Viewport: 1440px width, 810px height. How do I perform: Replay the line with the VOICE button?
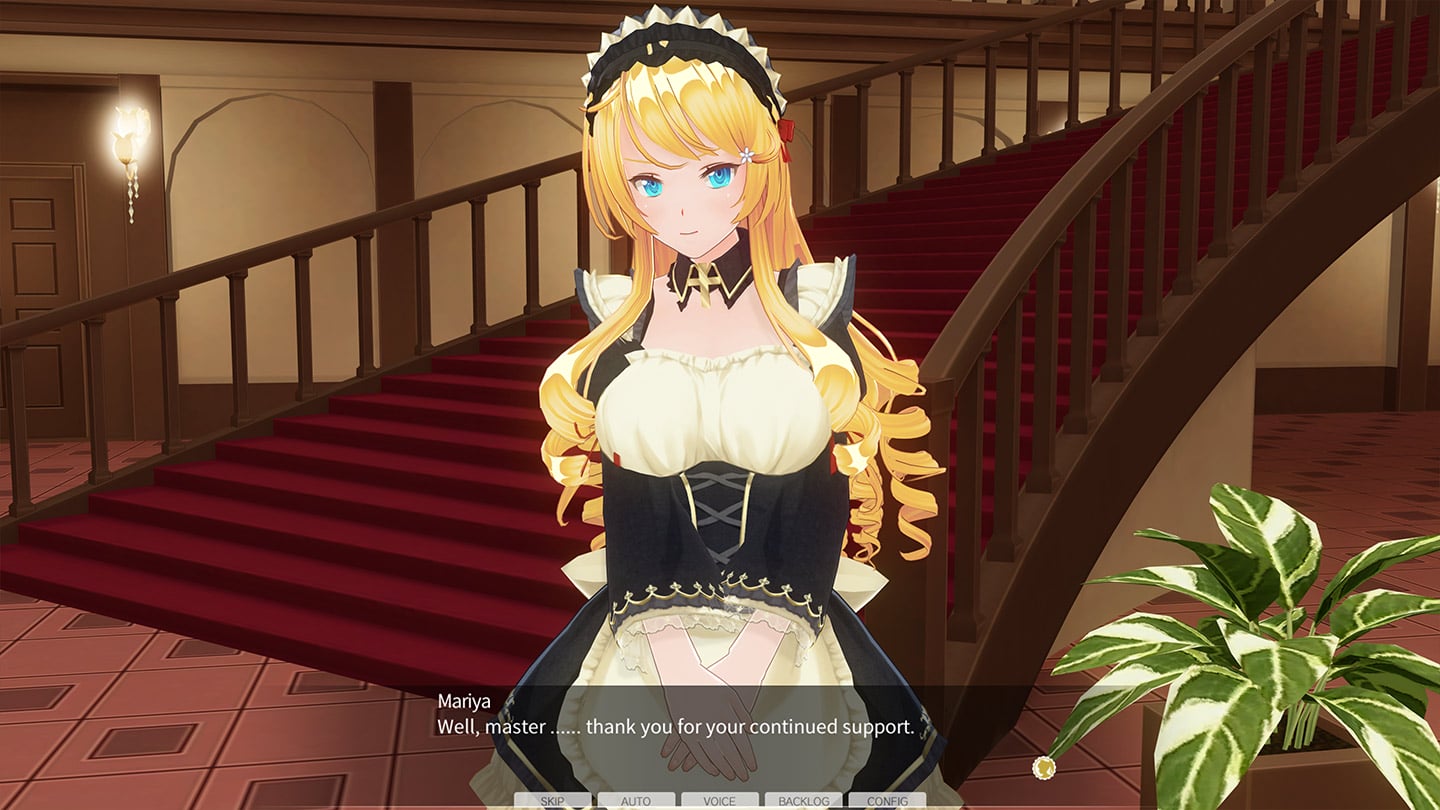pyautogui.click(x=719, y=801)
